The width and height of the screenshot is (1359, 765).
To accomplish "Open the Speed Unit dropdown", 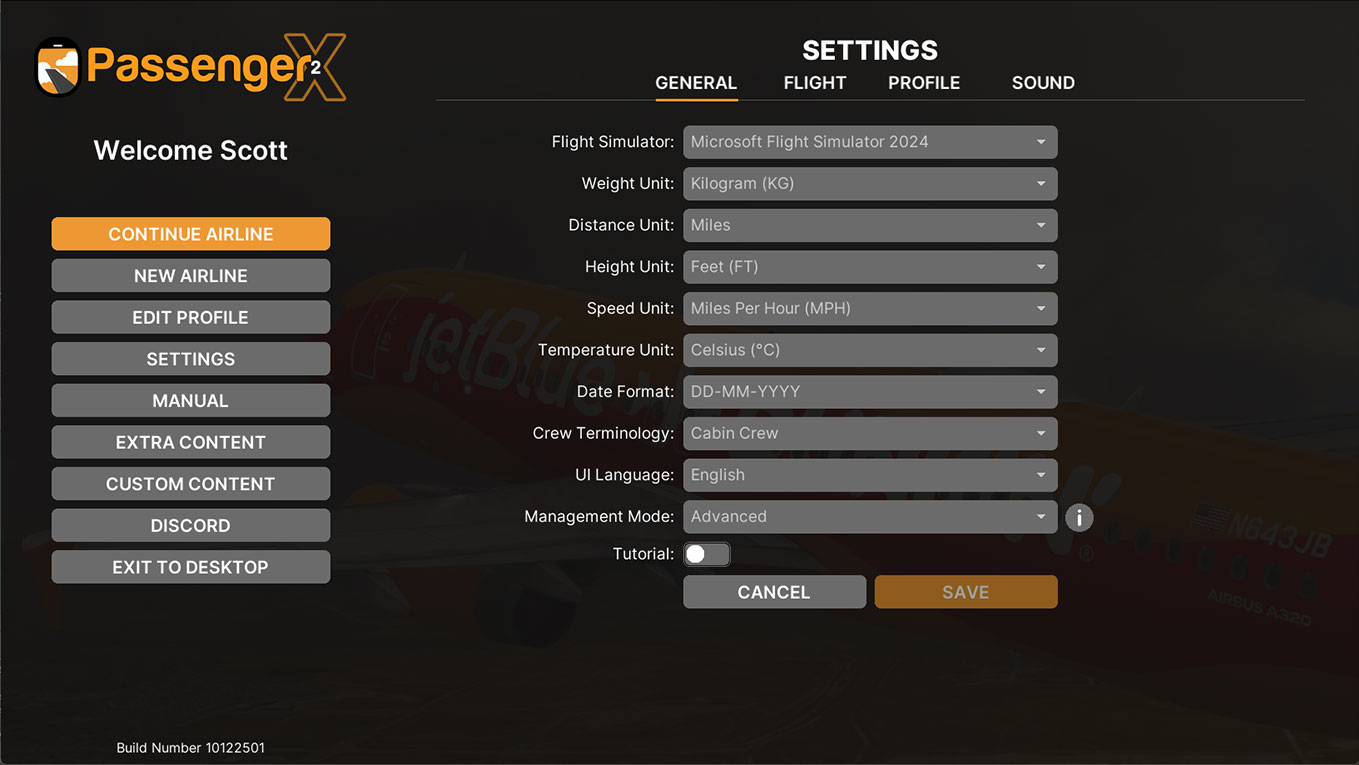I will point(869,309).
